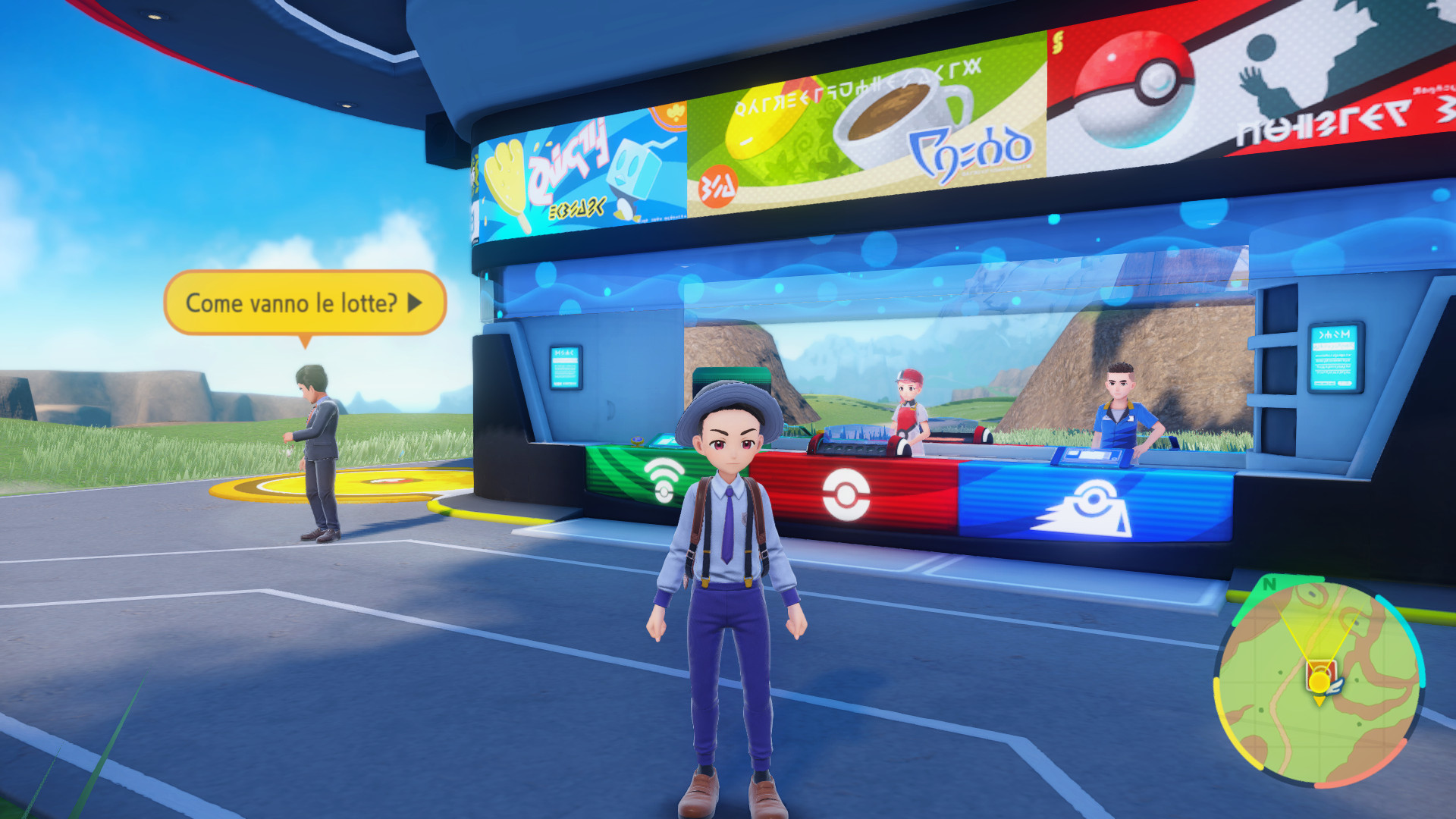Select the yellow circular pad on the floor

click(358, 485)
